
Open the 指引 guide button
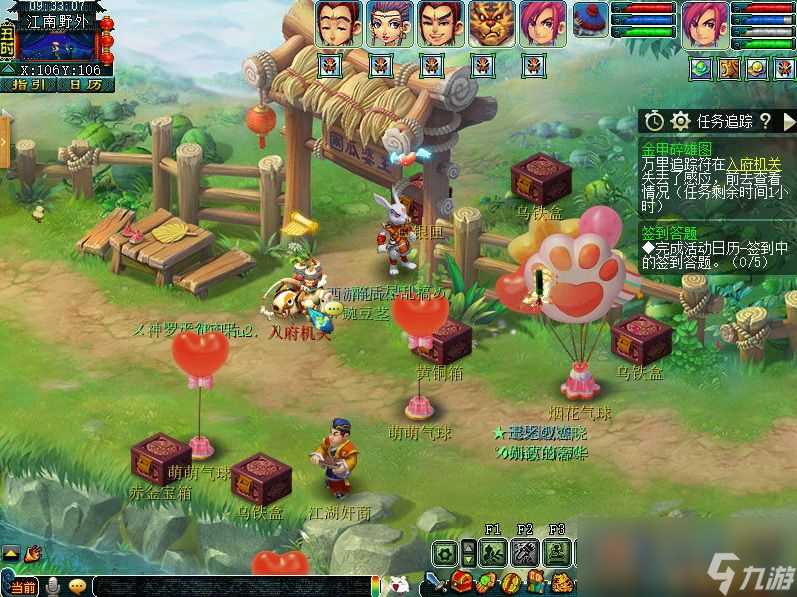tap(29, 85)
